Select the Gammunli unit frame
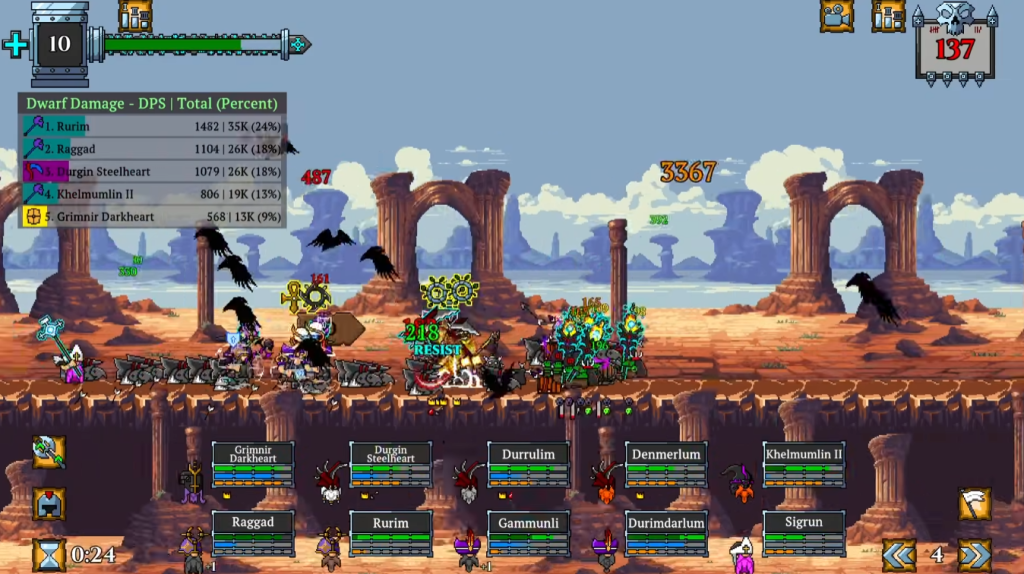Image resolution: width=1024 pixels, height=574 pixels. click(x=528, y=533)
